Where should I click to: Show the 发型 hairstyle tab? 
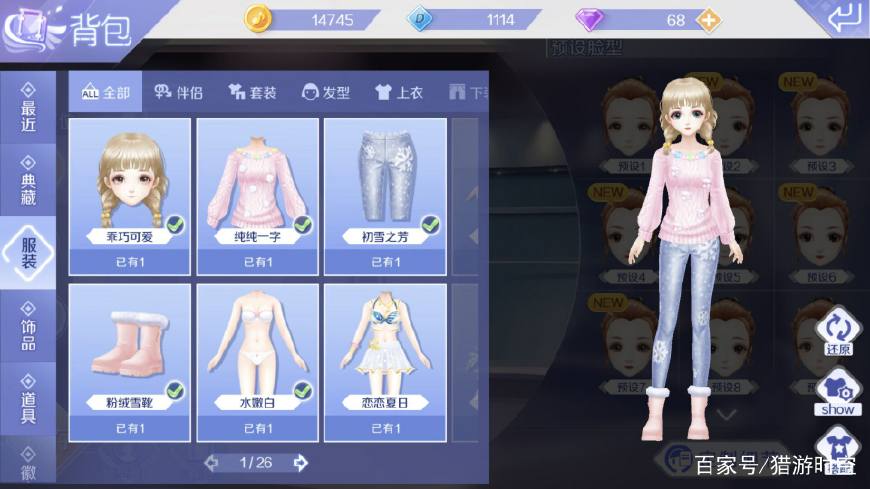click(326, 93)
